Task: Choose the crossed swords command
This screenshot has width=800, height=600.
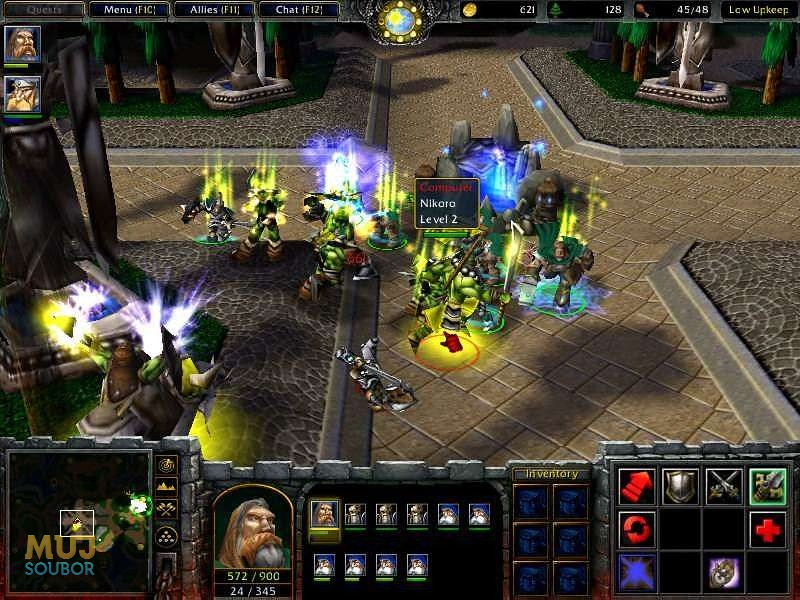Action: pos(724,486)
